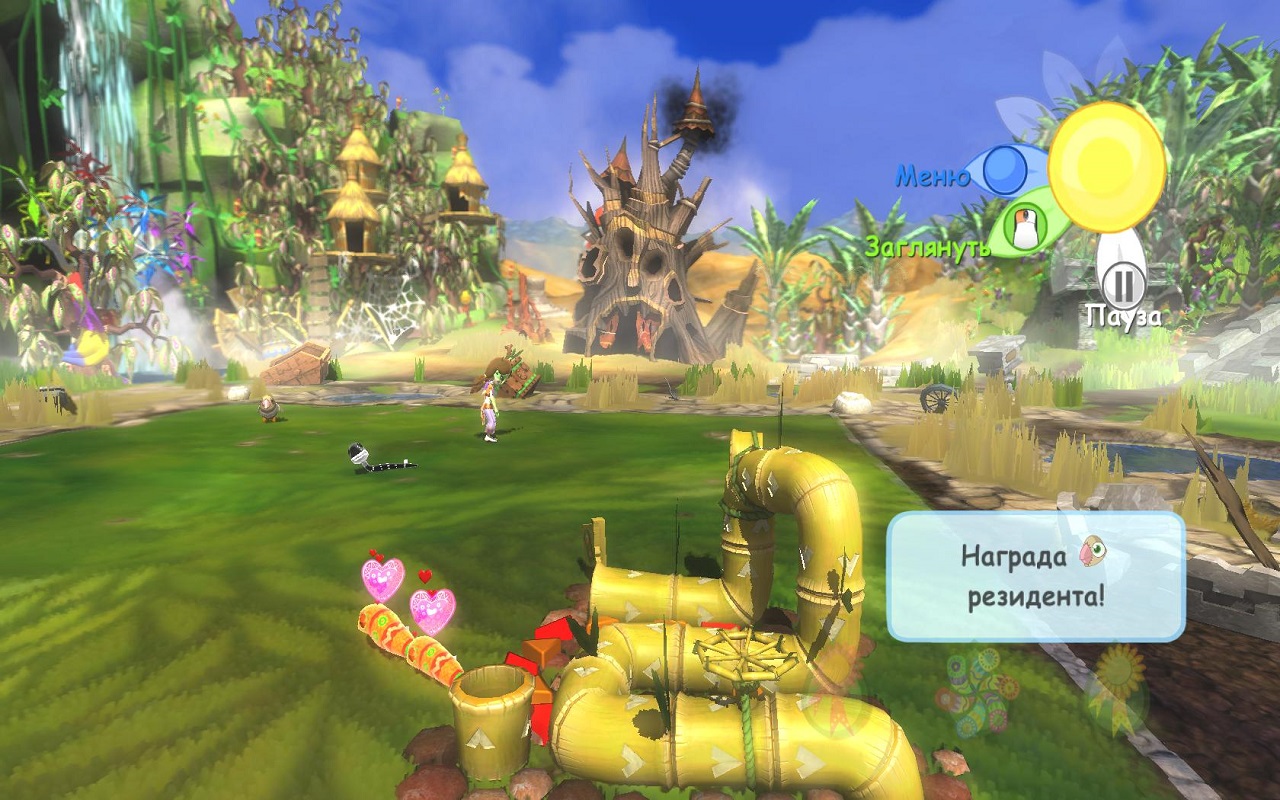Click the white Пауза pause button
The width and height of the screenshot is (1280, 800).
click(1124, 283)
